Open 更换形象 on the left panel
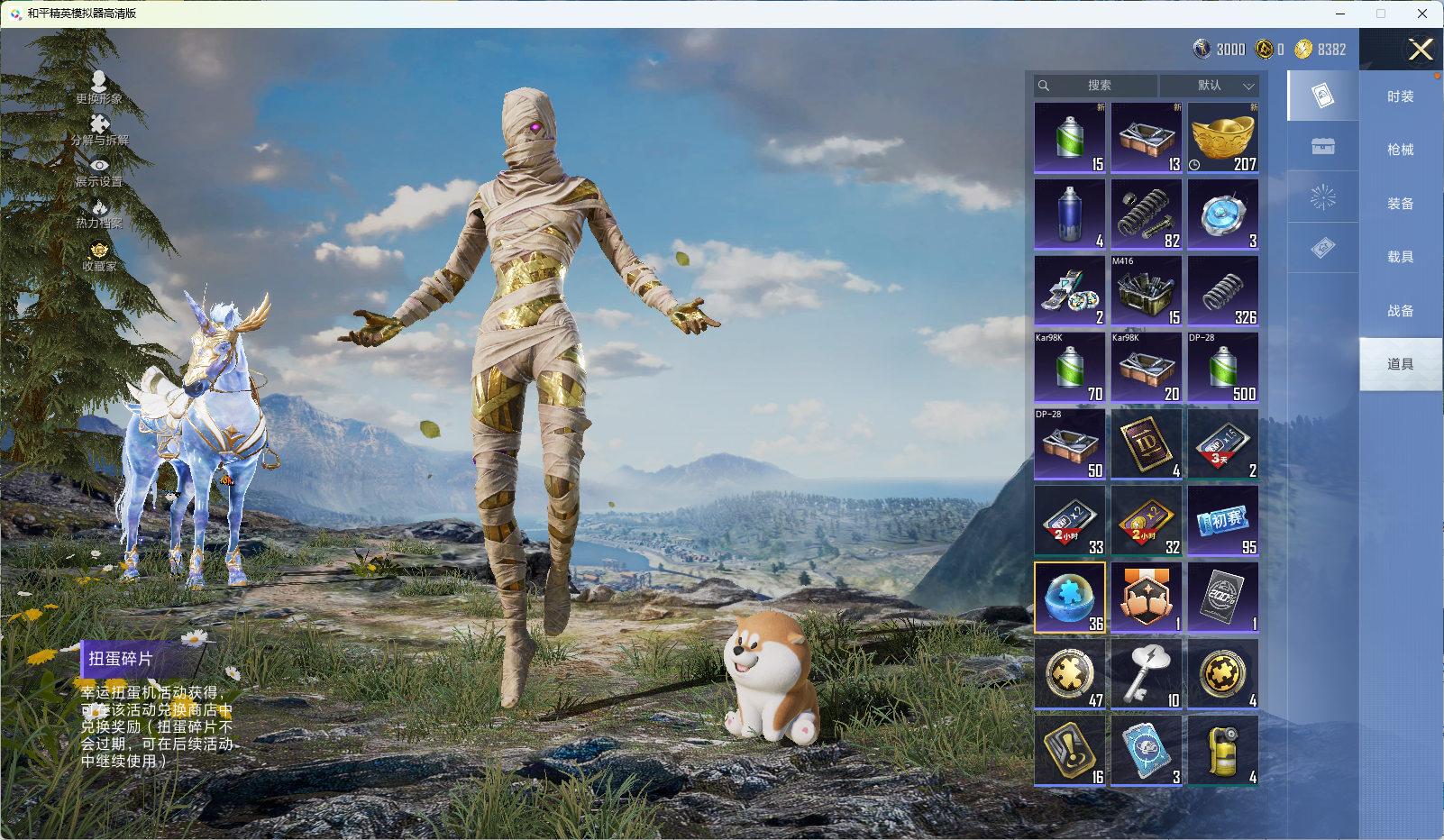This screenshot has width=1444, height=840. (99, 87)
